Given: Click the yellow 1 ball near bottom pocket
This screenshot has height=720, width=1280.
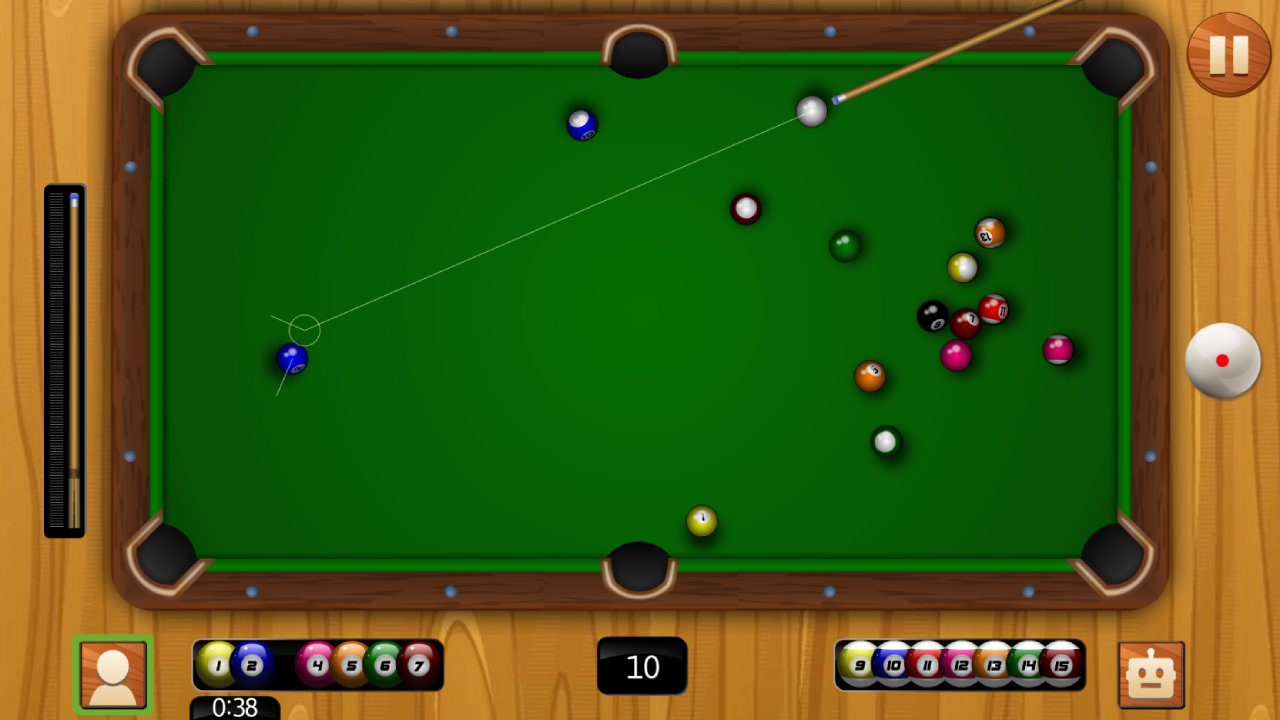Looking at the screenshot, I should click(701, 521).
